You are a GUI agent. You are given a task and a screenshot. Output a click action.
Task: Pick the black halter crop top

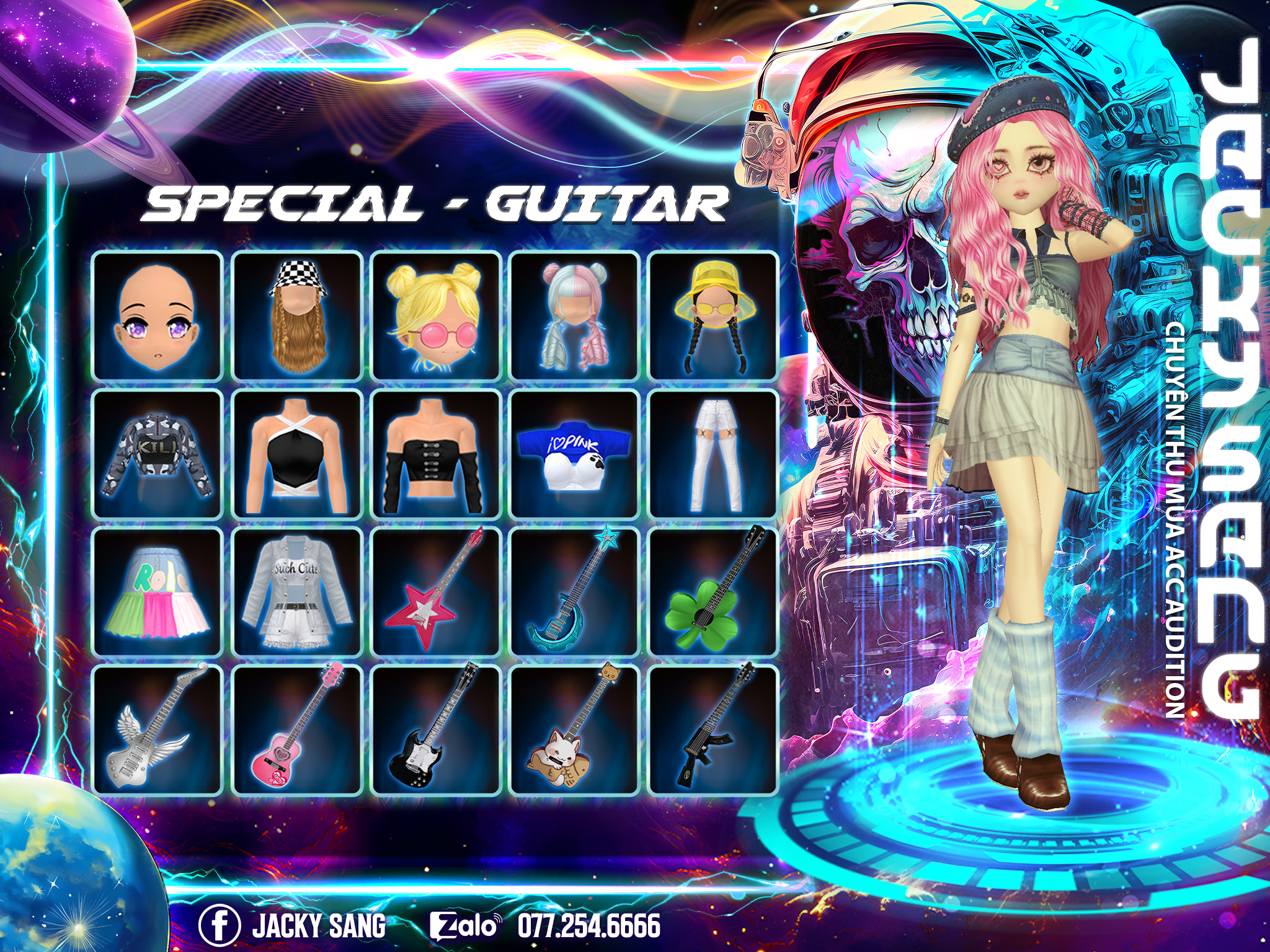[297, 454]
